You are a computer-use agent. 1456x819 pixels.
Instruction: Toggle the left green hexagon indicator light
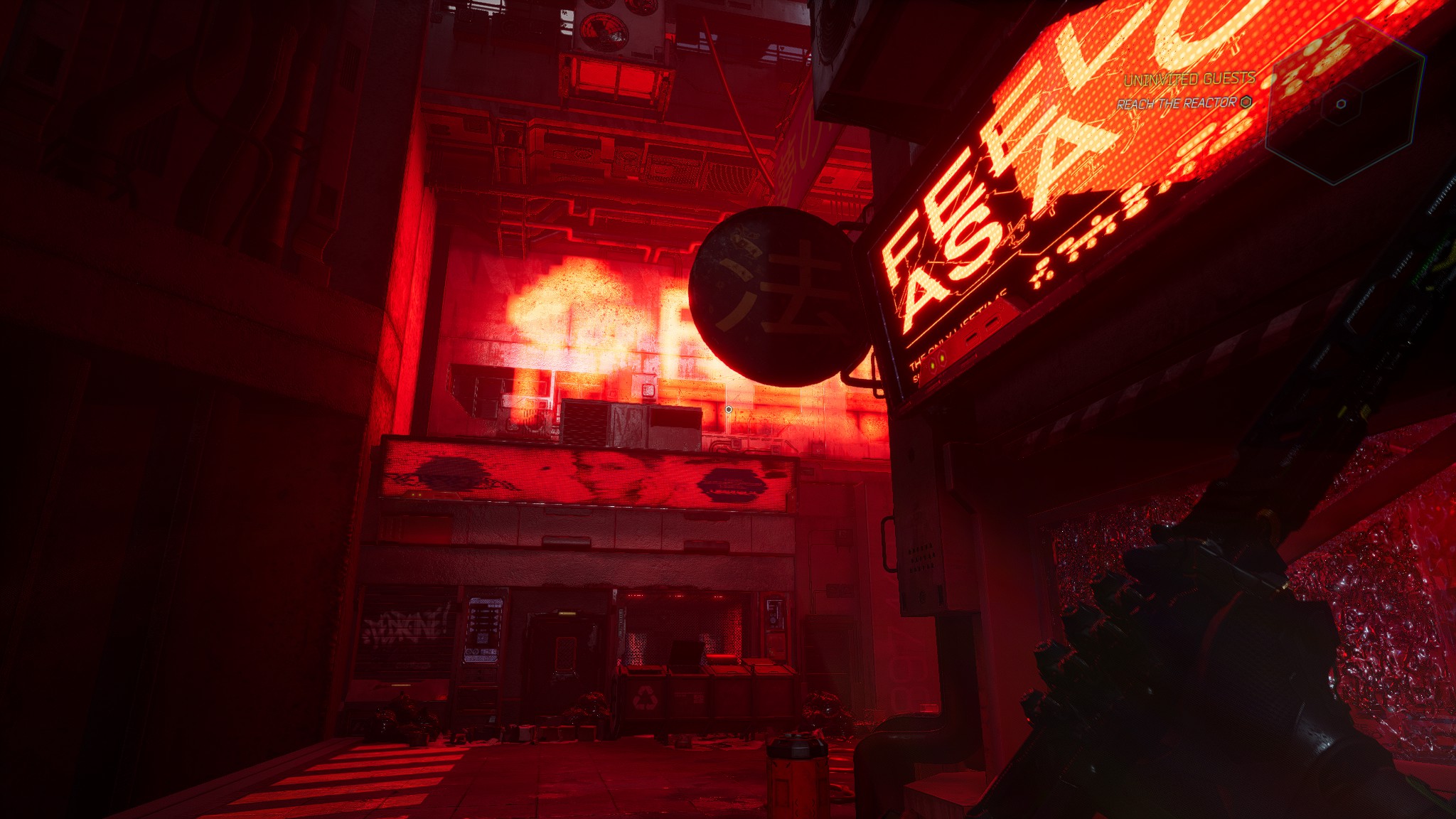click(x=932, y=365)
